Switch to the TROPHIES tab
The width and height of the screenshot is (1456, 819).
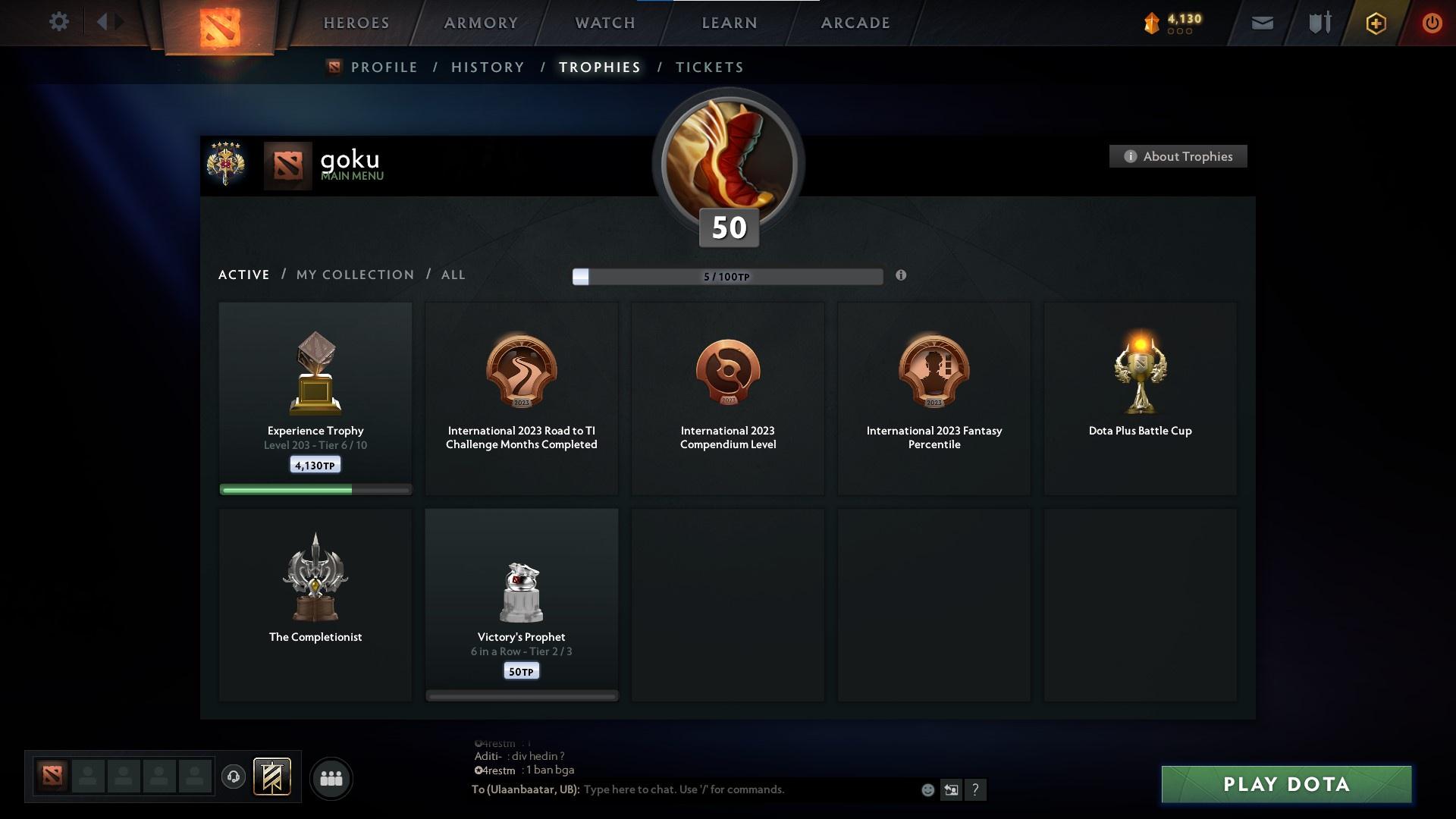coord(599,67)
